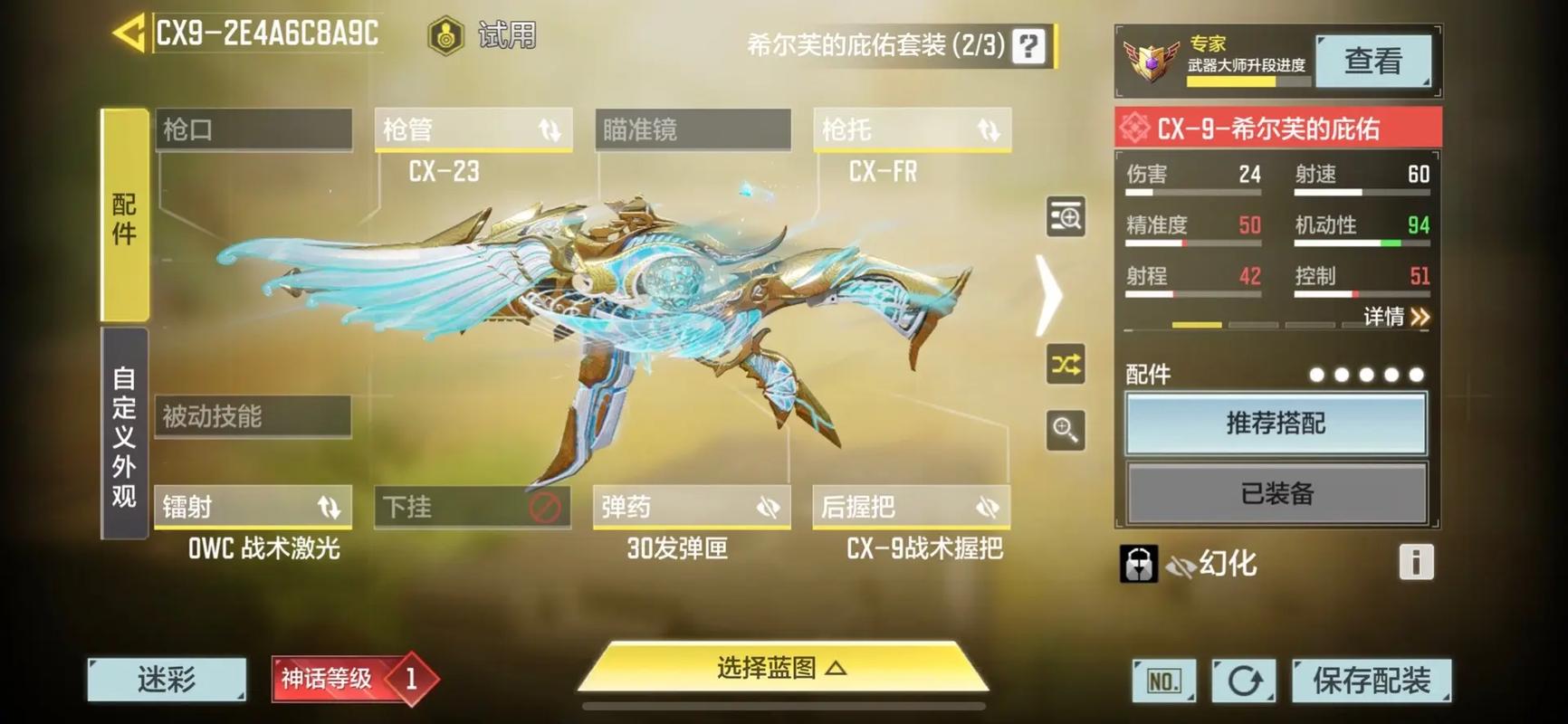The image size is (1568, 724).
Task: Select the magnifier zoom icon
Action: point(1065,431)
